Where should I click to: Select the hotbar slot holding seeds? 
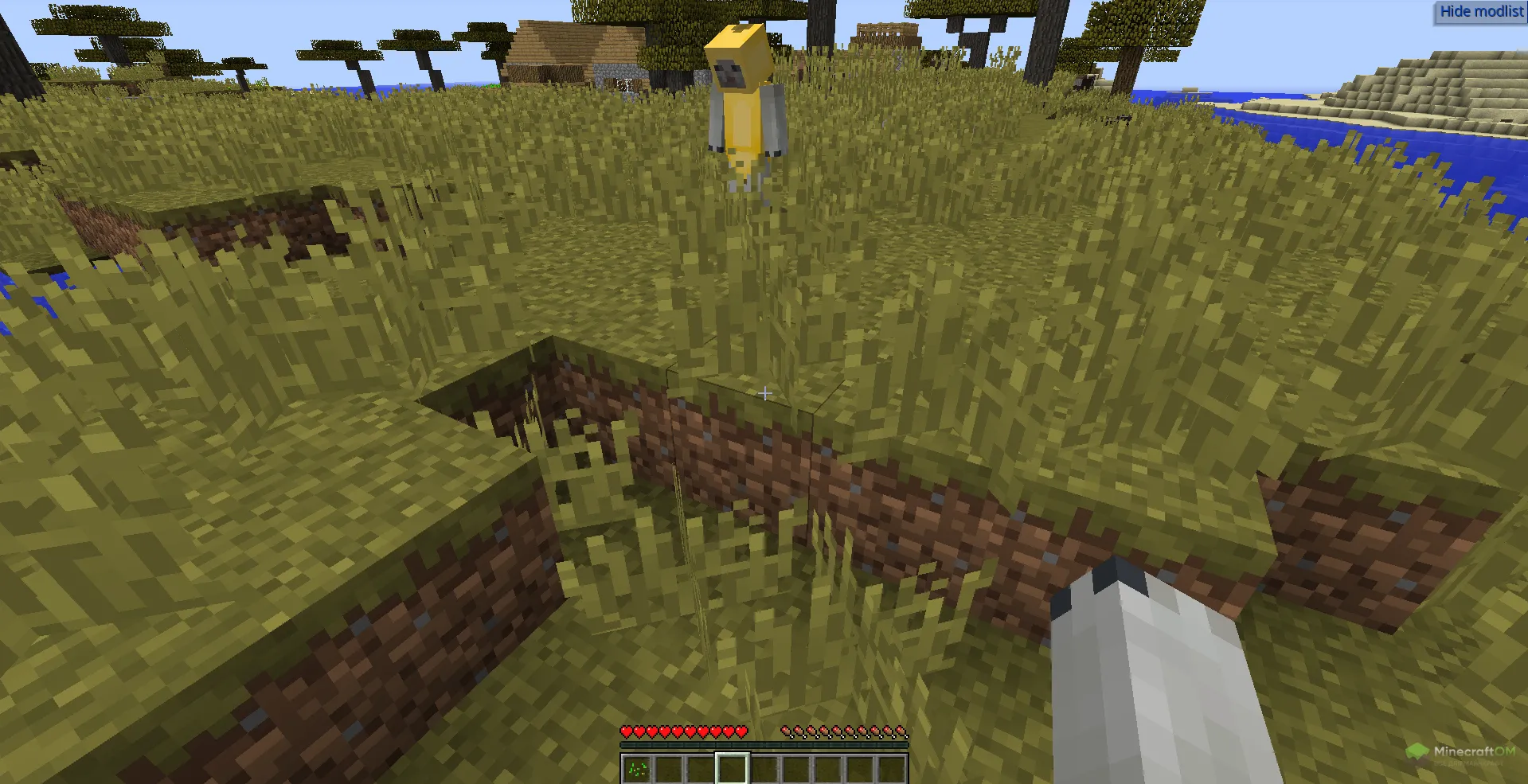coord(637,769)
